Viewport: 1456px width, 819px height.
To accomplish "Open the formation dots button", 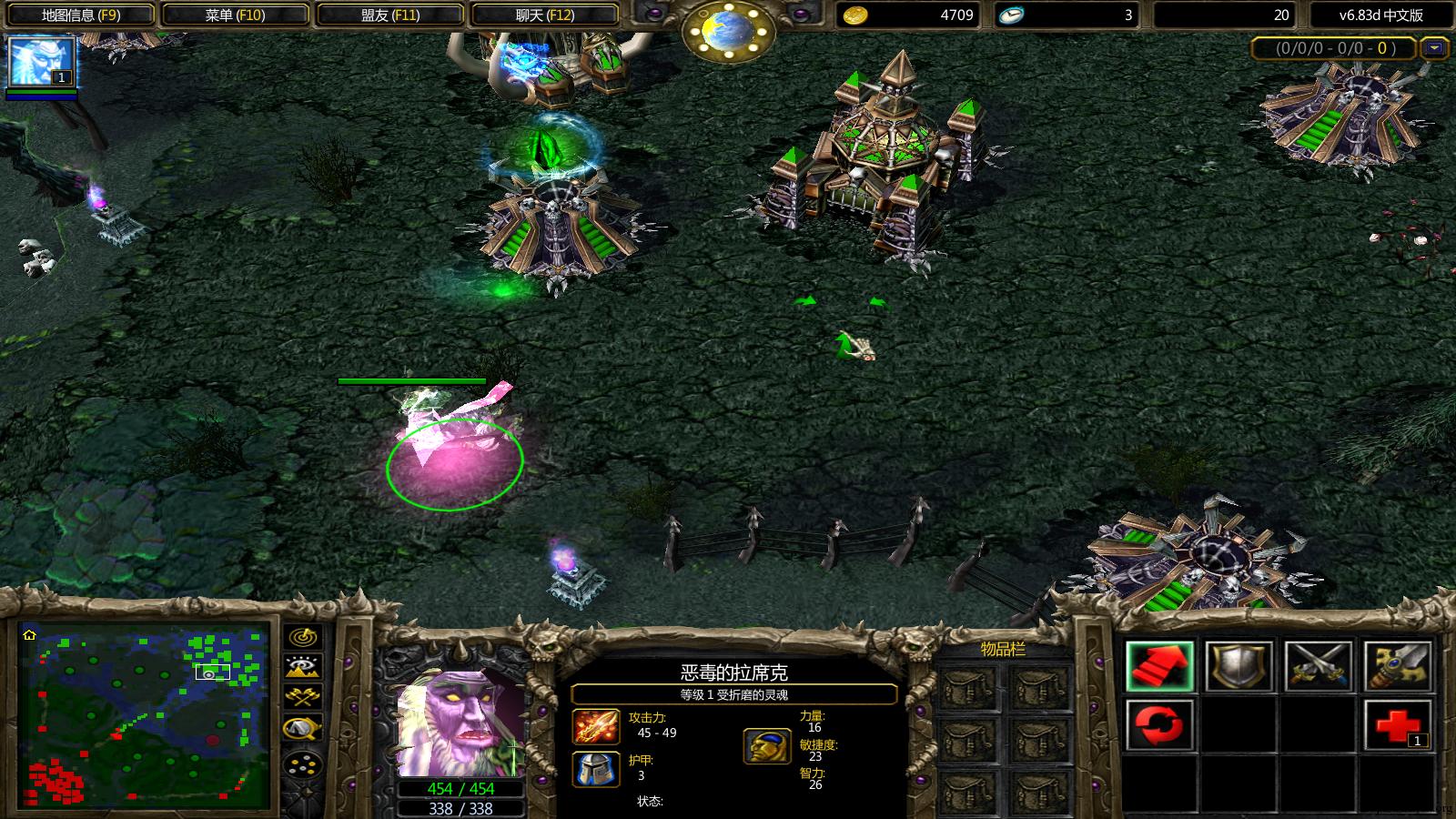I will coord(303,763).
